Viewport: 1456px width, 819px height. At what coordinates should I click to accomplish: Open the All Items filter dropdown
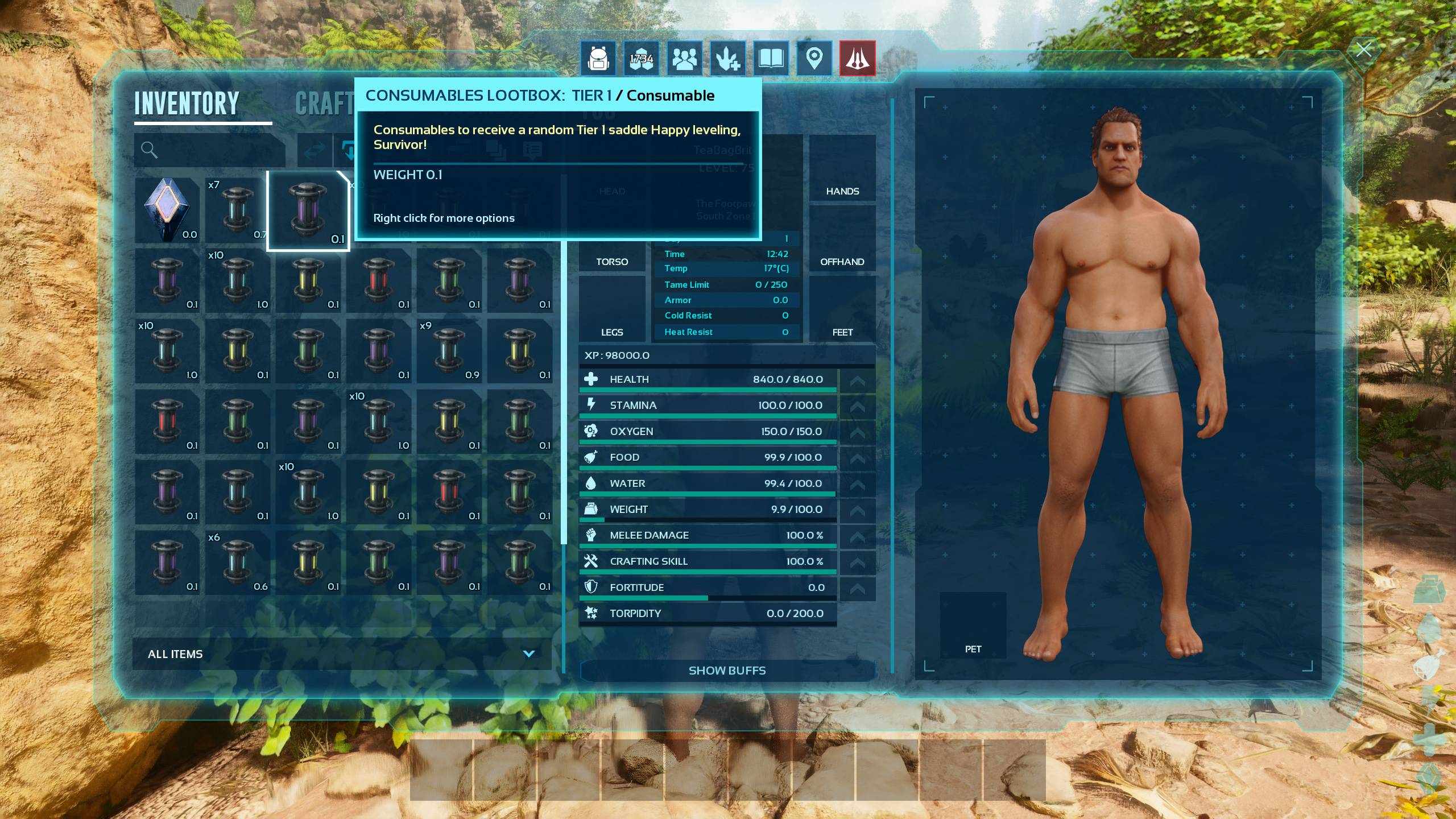pos(341,654)
